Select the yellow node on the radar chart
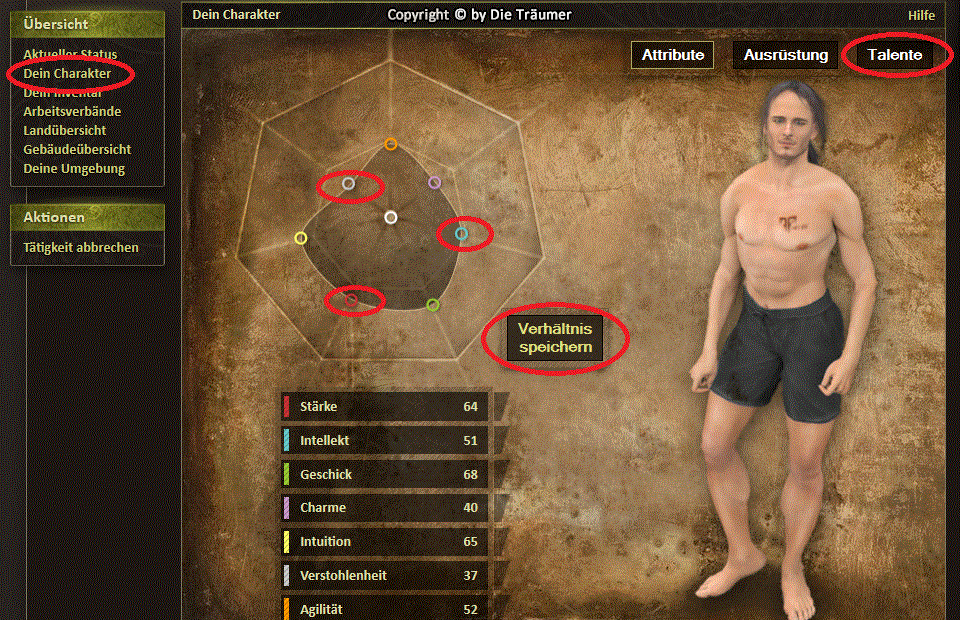This screenshot has width=960, height=620. click(301, 238)
